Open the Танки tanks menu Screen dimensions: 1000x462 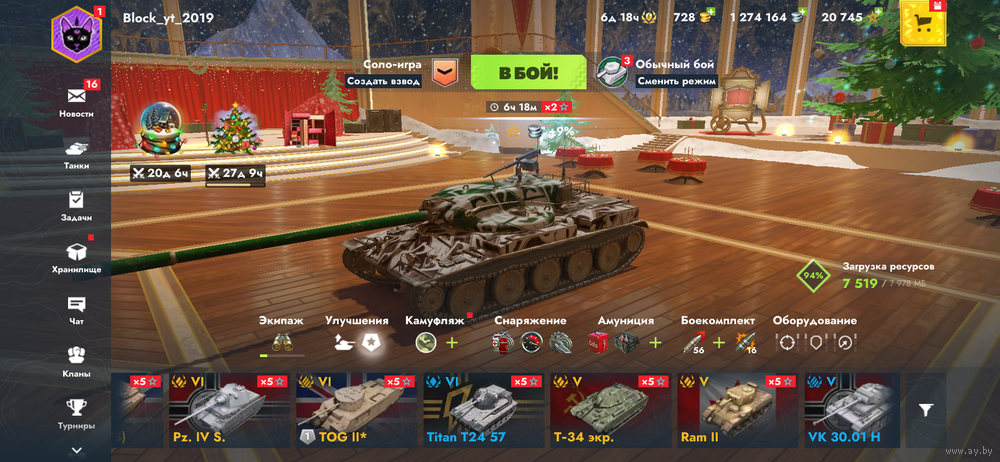[77, 154]
